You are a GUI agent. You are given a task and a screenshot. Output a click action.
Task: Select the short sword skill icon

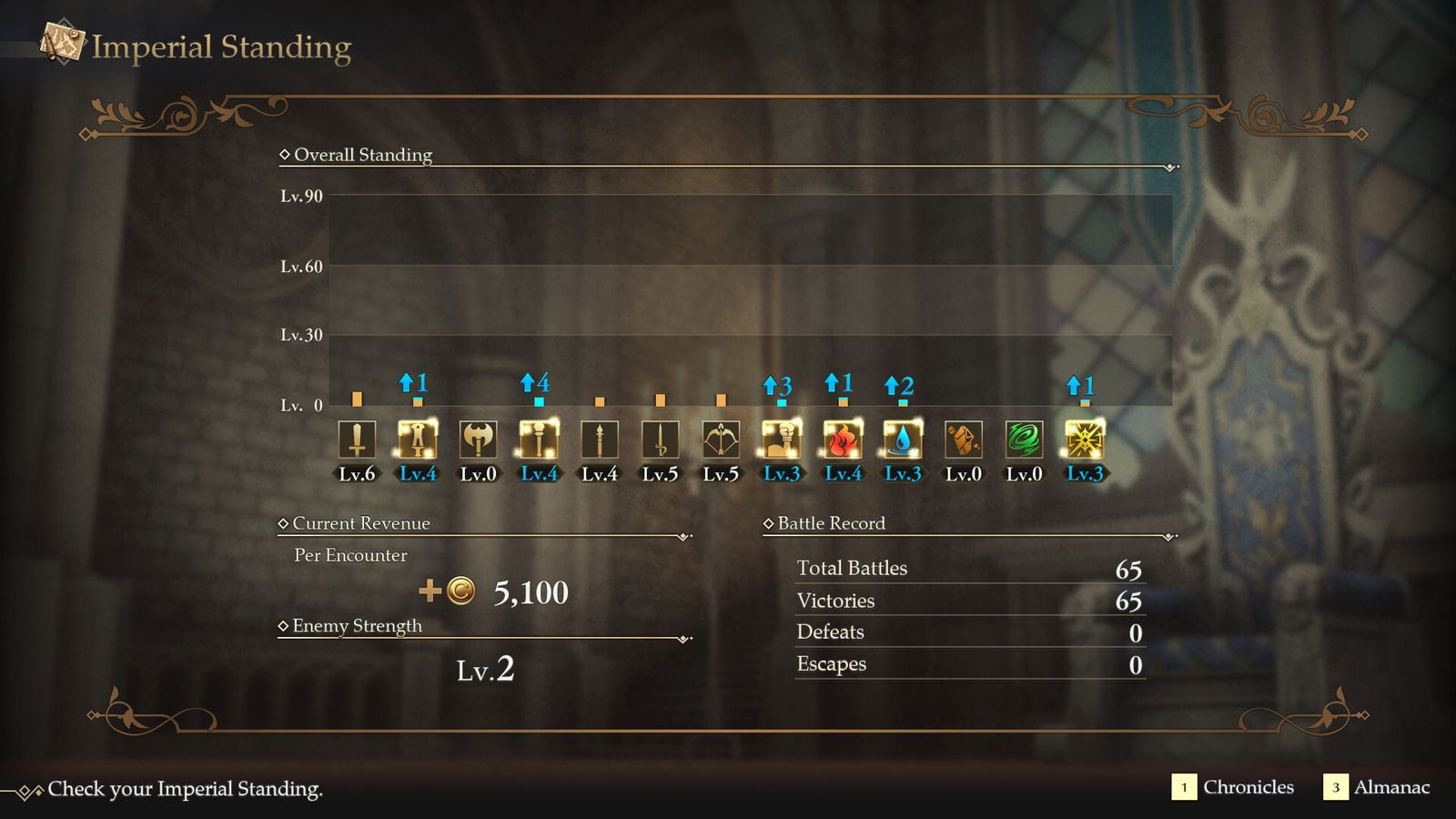[x=660, y=440]
